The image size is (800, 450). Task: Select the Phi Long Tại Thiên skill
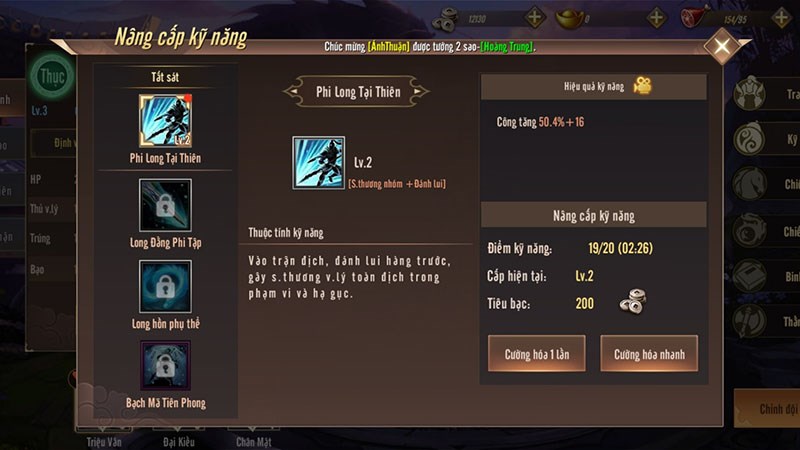point(165,121)
